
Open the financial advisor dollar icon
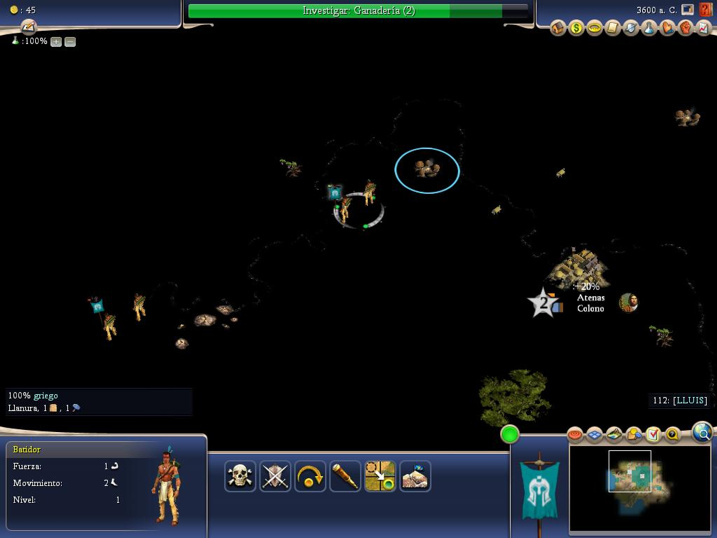coord(577,28)
